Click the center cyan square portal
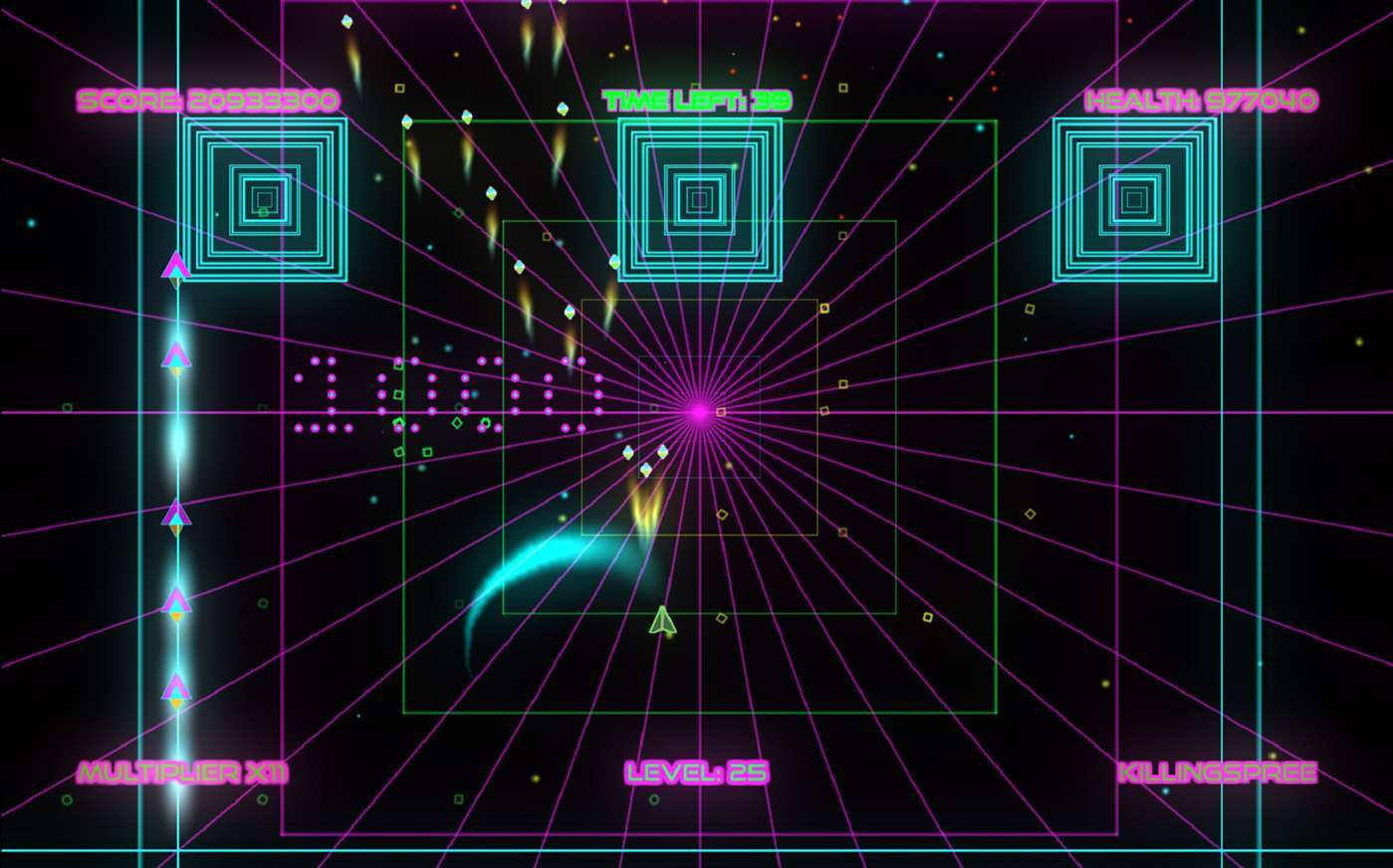 click(700, 197)
